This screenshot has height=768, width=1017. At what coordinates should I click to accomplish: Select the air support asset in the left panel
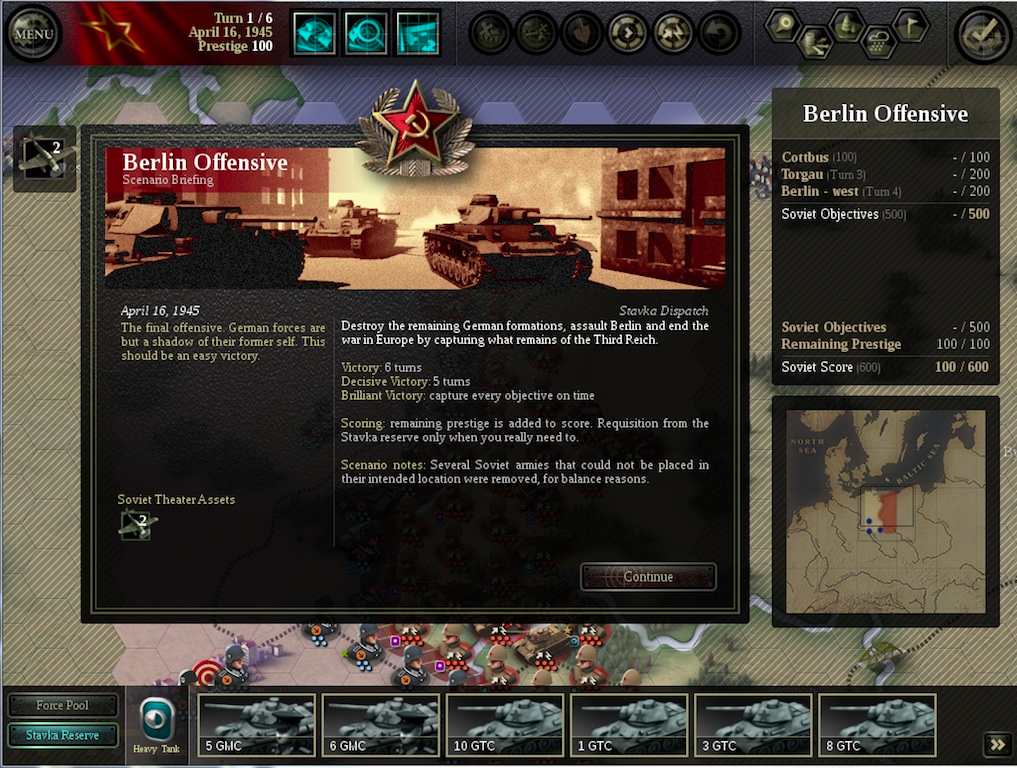click(44, 158)
